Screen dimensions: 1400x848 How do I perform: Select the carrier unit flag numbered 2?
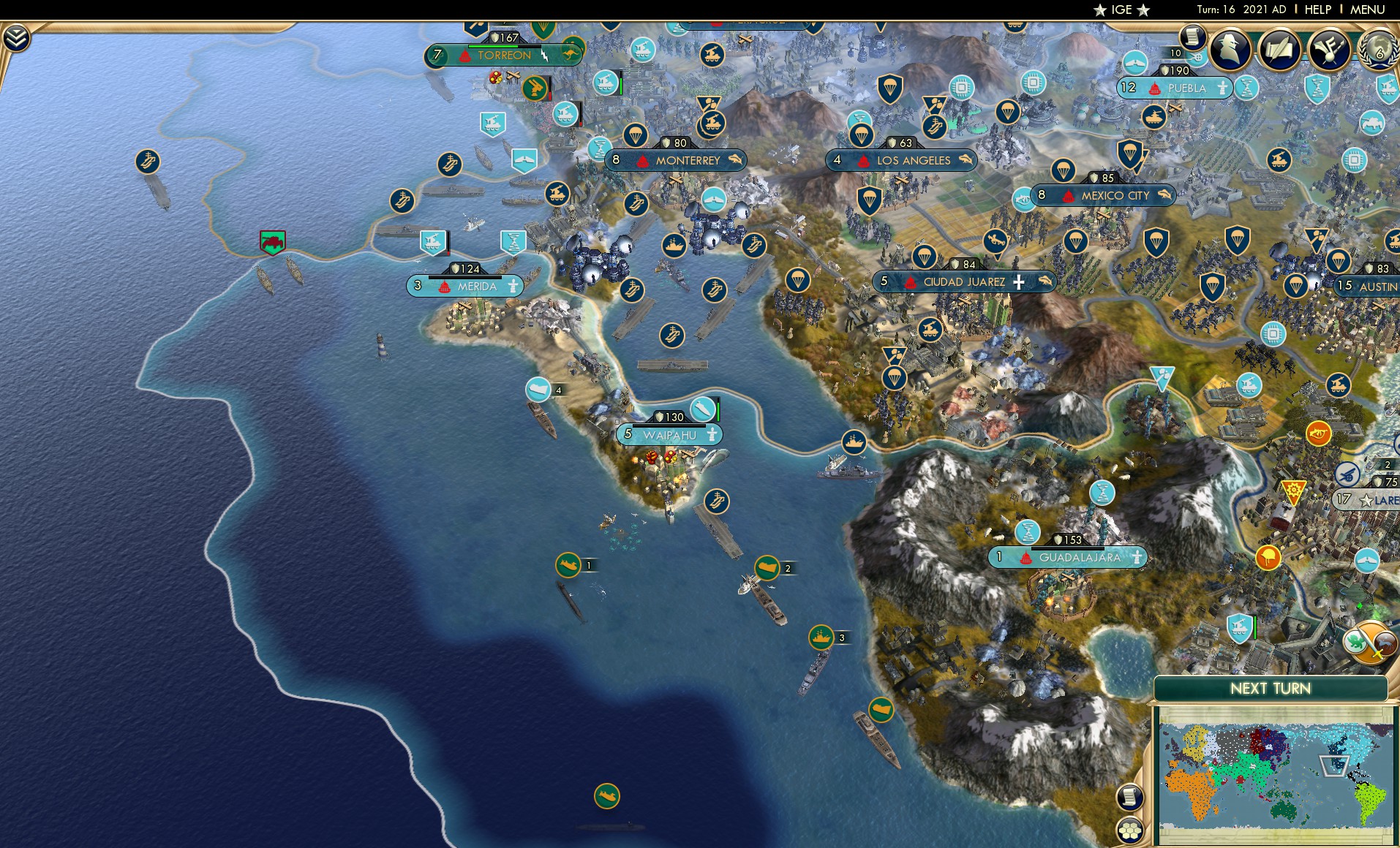point(768,567)
